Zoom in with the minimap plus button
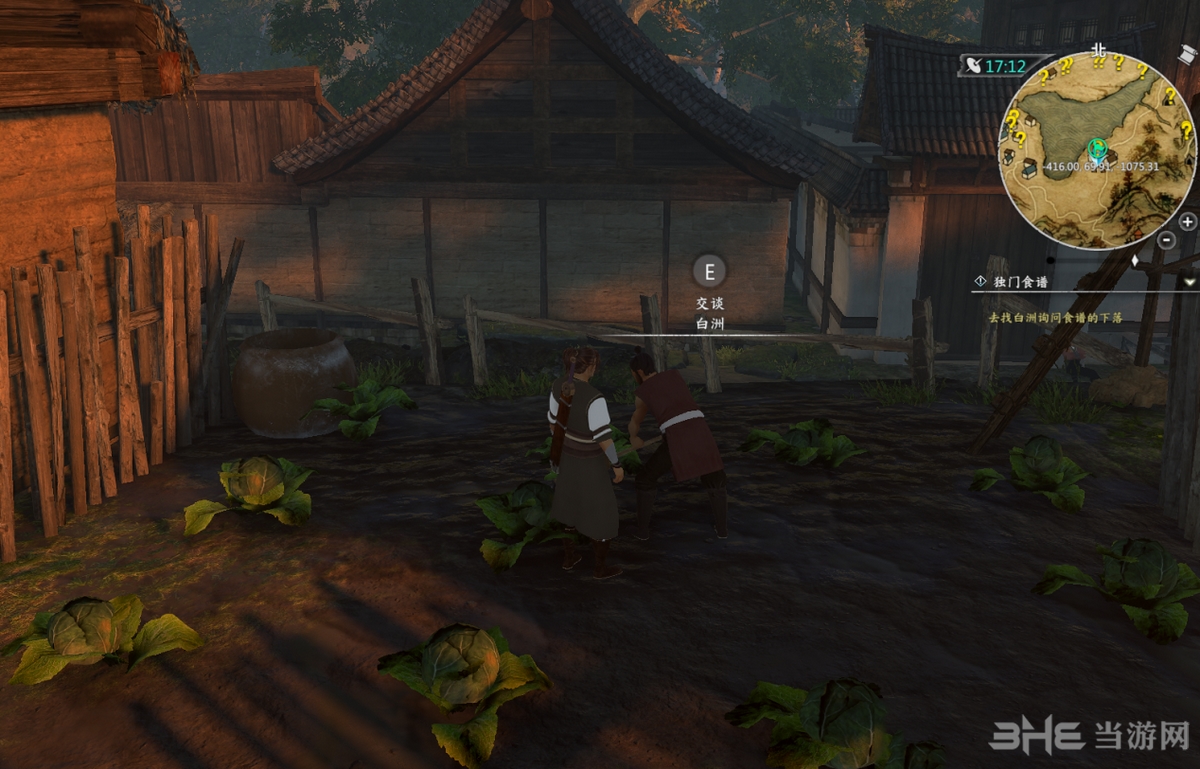Image resolution: width=1200 pixels, height=769 pixels. [x=1187, y=222]
